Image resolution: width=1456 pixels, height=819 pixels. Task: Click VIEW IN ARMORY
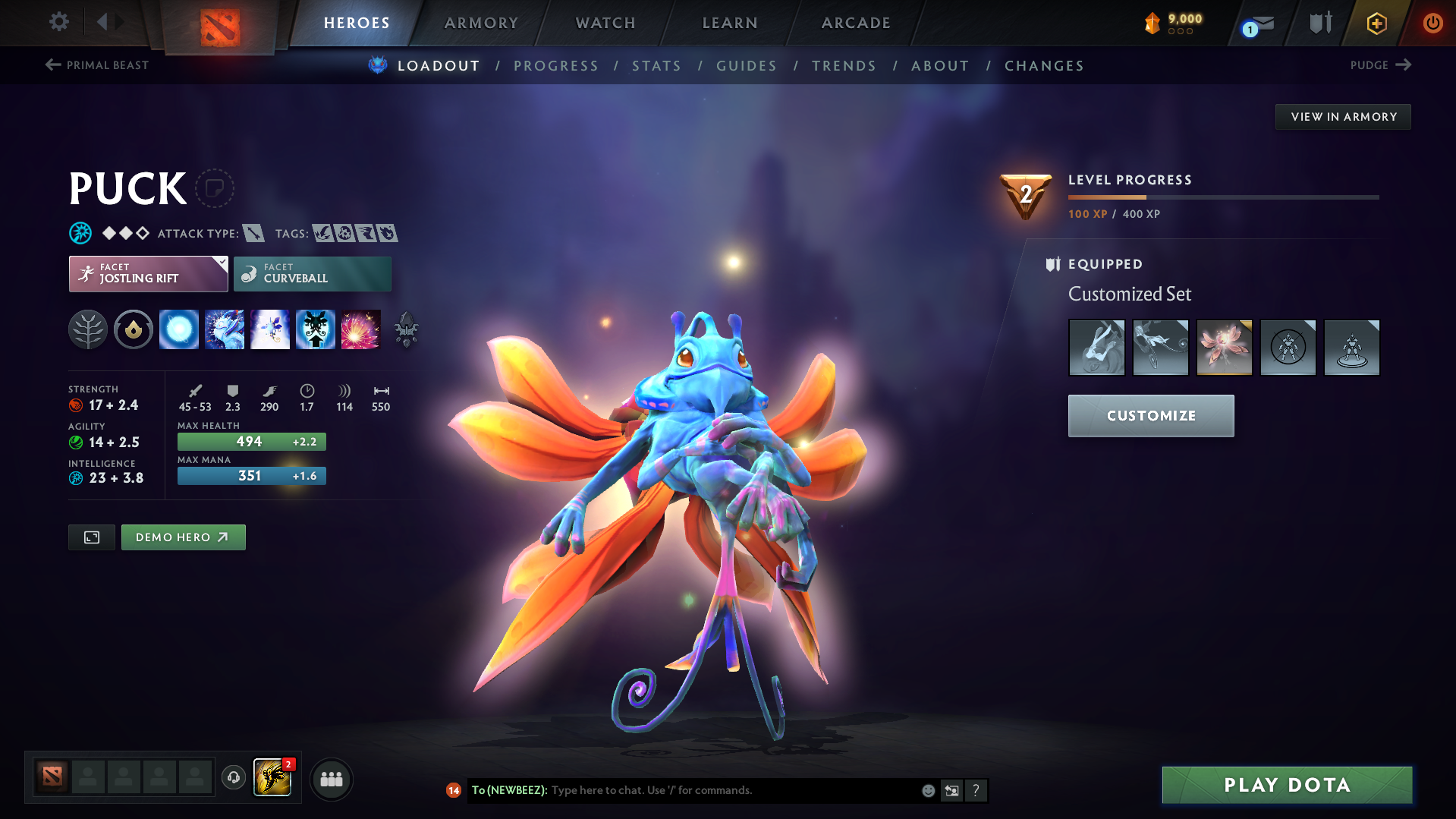[1342, 116]
